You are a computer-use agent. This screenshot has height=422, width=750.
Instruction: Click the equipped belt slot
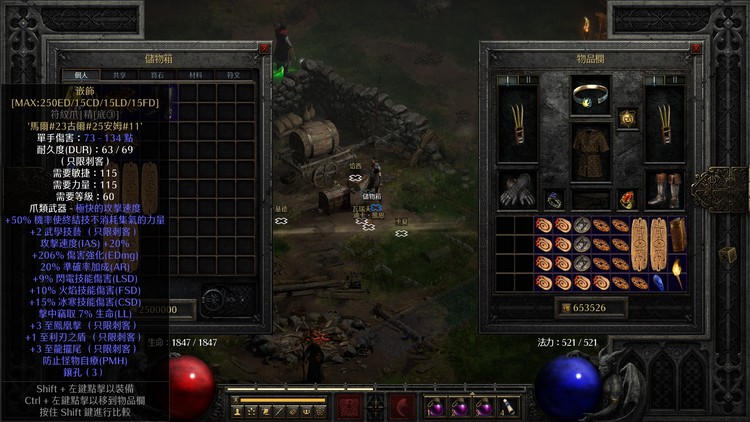point(591,198)
